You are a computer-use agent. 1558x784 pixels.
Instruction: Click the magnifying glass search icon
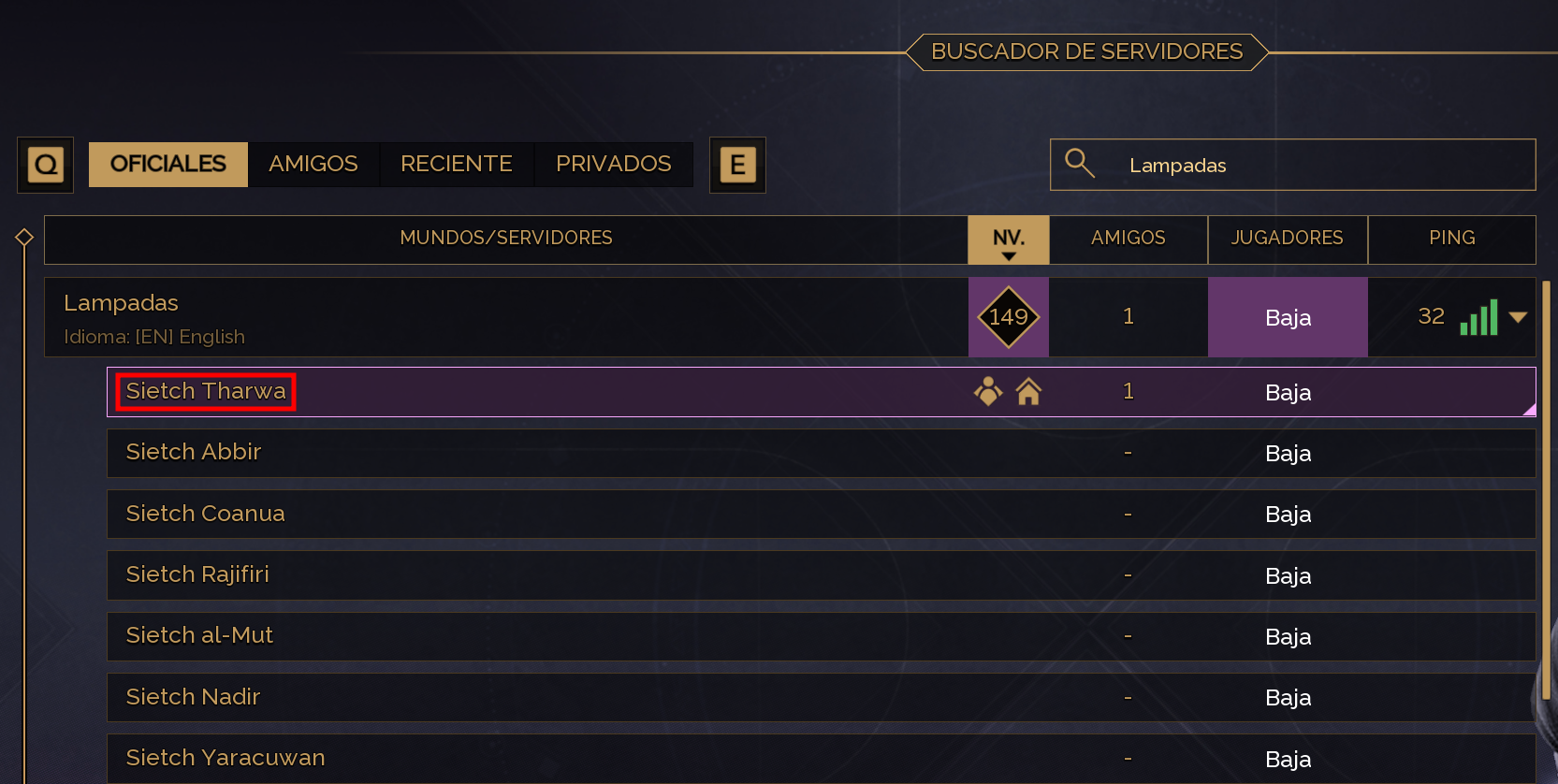[x=1081, y=164]
